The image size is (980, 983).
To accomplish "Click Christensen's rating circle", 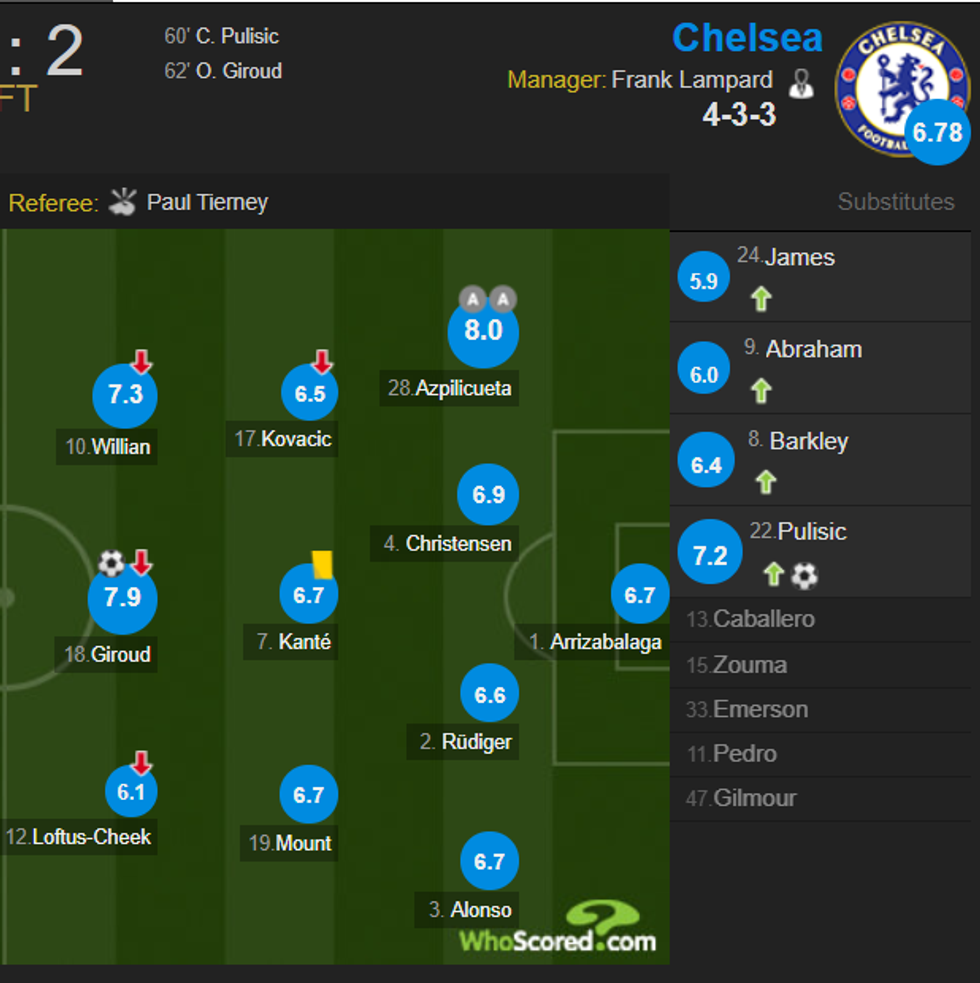I will coord(488,495).
